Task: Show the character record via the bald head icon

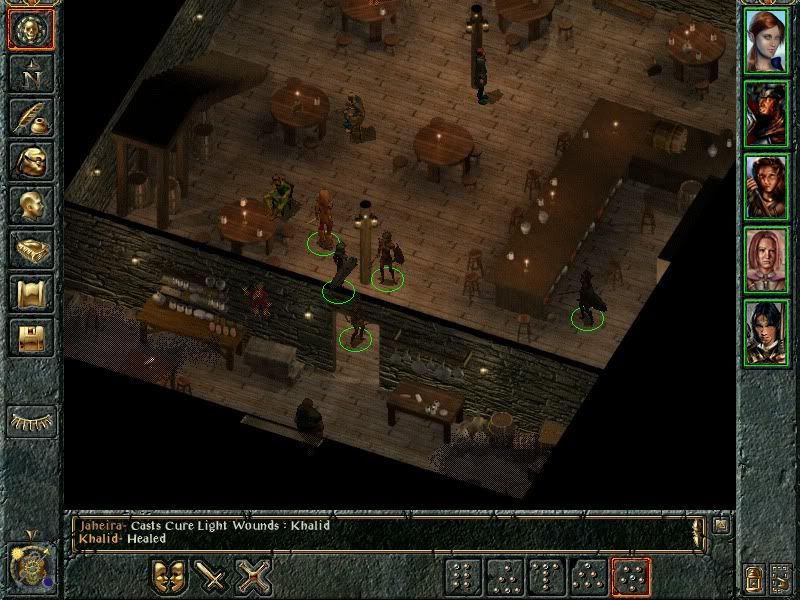Action: point(31,206)
